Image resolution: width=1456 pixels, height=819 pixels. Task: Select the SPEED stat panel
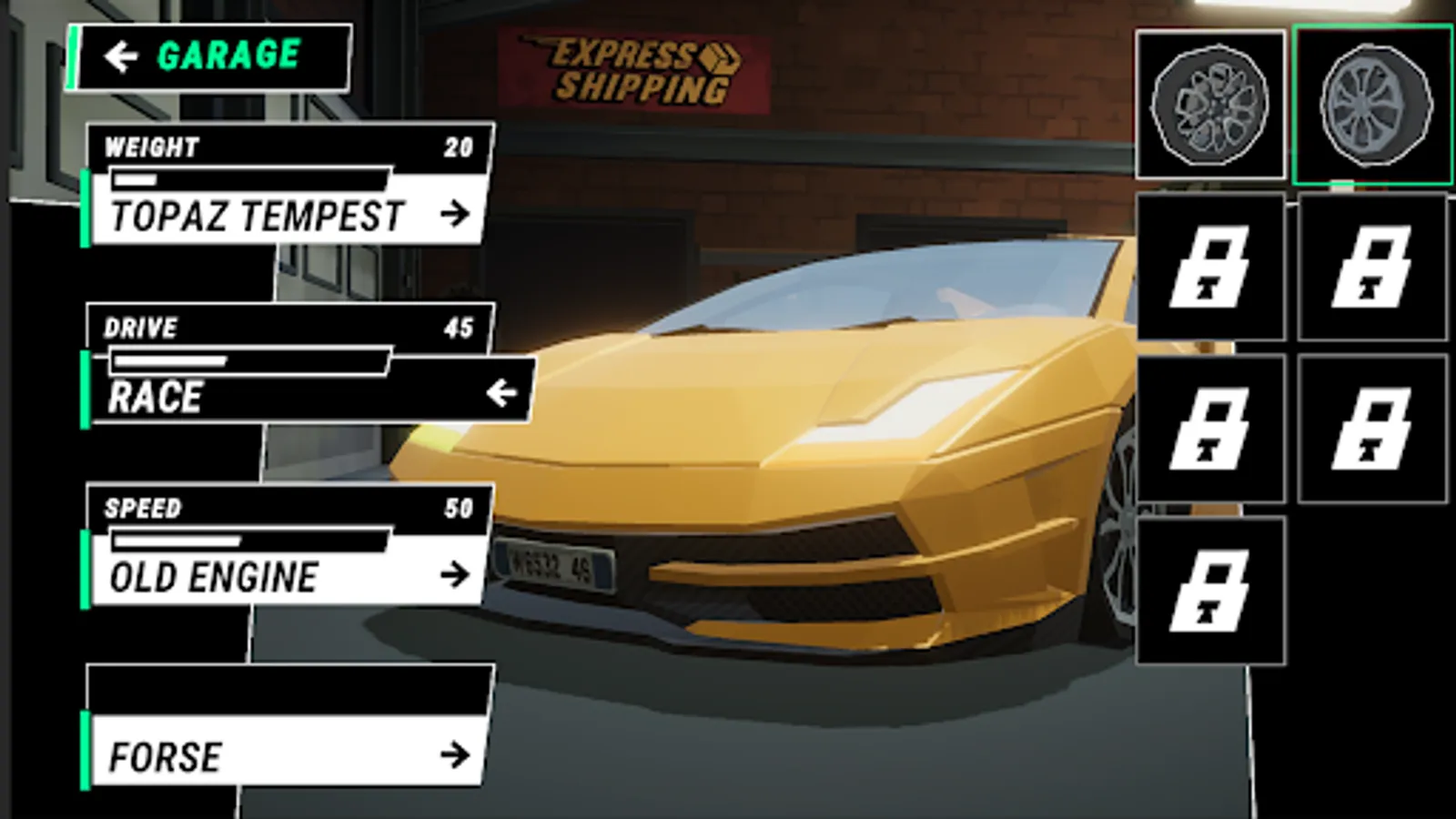tap(285, 508)
